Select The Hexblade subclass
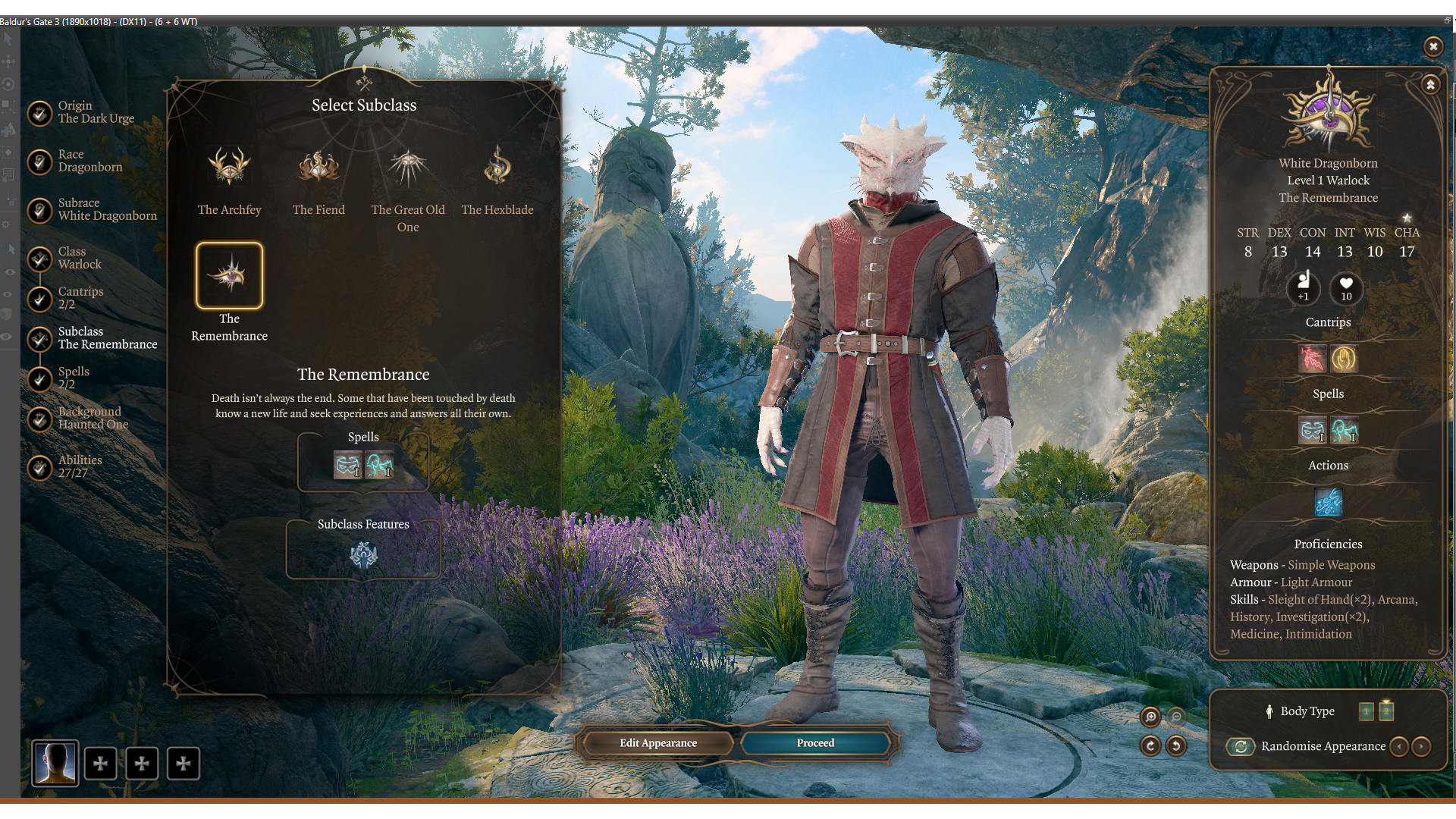This screenshot has width=1456, height=819. pyautogui.click(x=497, y=167)
